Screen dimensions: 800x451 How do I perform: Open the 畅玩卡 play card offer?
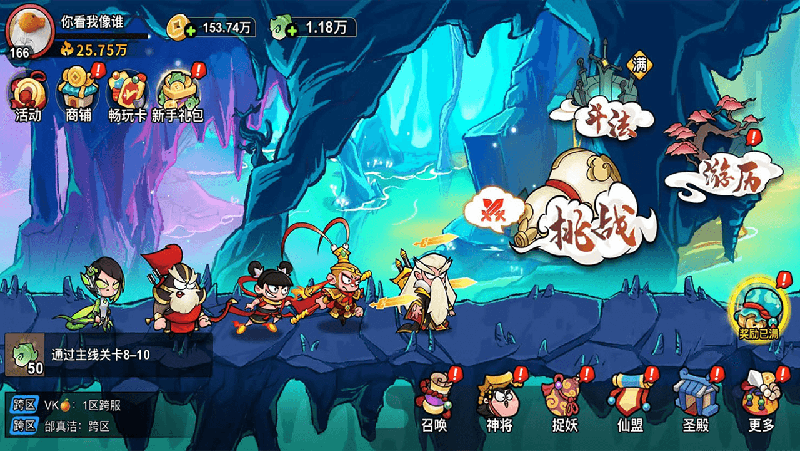[127, 94]
